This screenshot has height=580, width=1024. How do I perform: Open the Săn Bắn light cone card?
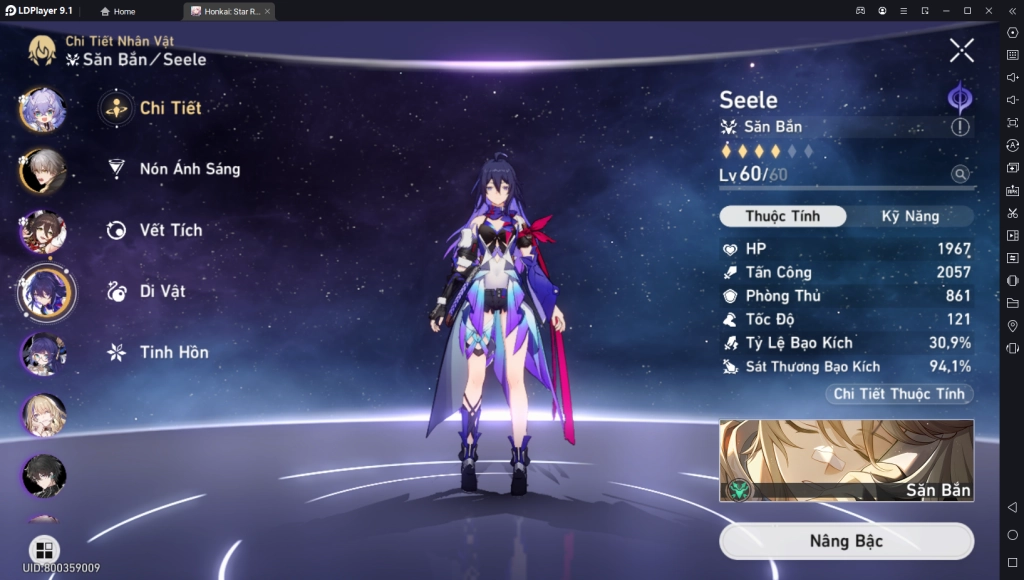point(846,460)
